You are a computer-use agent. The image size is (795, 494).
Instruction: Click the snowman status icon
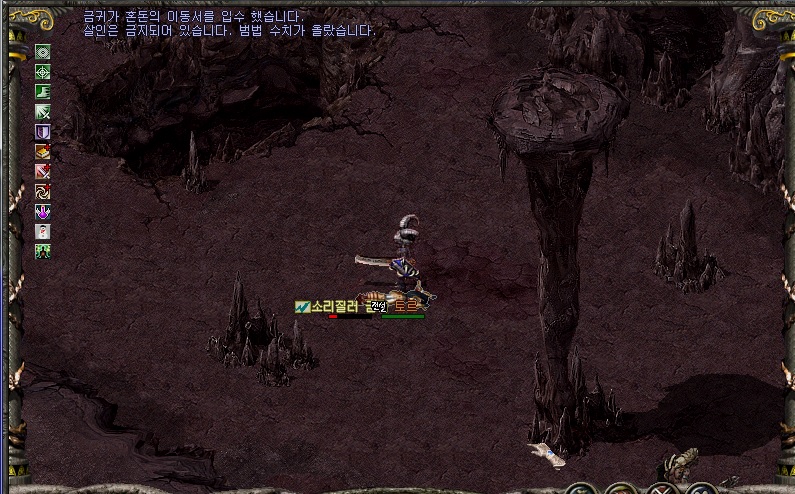[x=43, y=232]
